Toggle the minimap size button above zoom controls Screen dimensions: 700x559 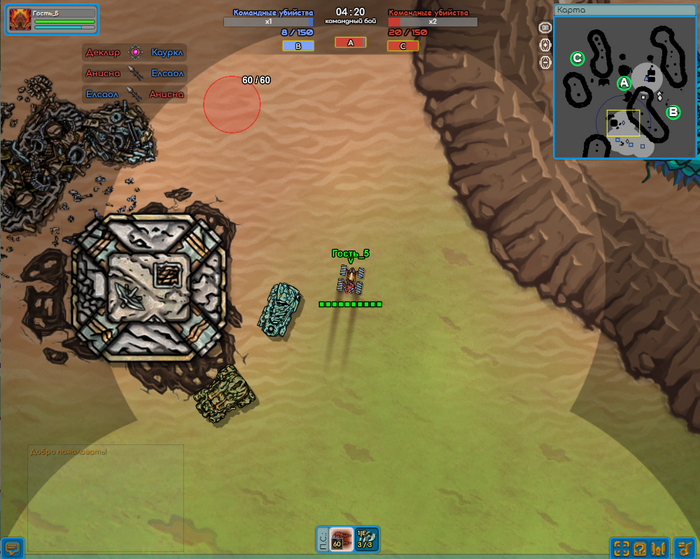(x=545, y=28)
